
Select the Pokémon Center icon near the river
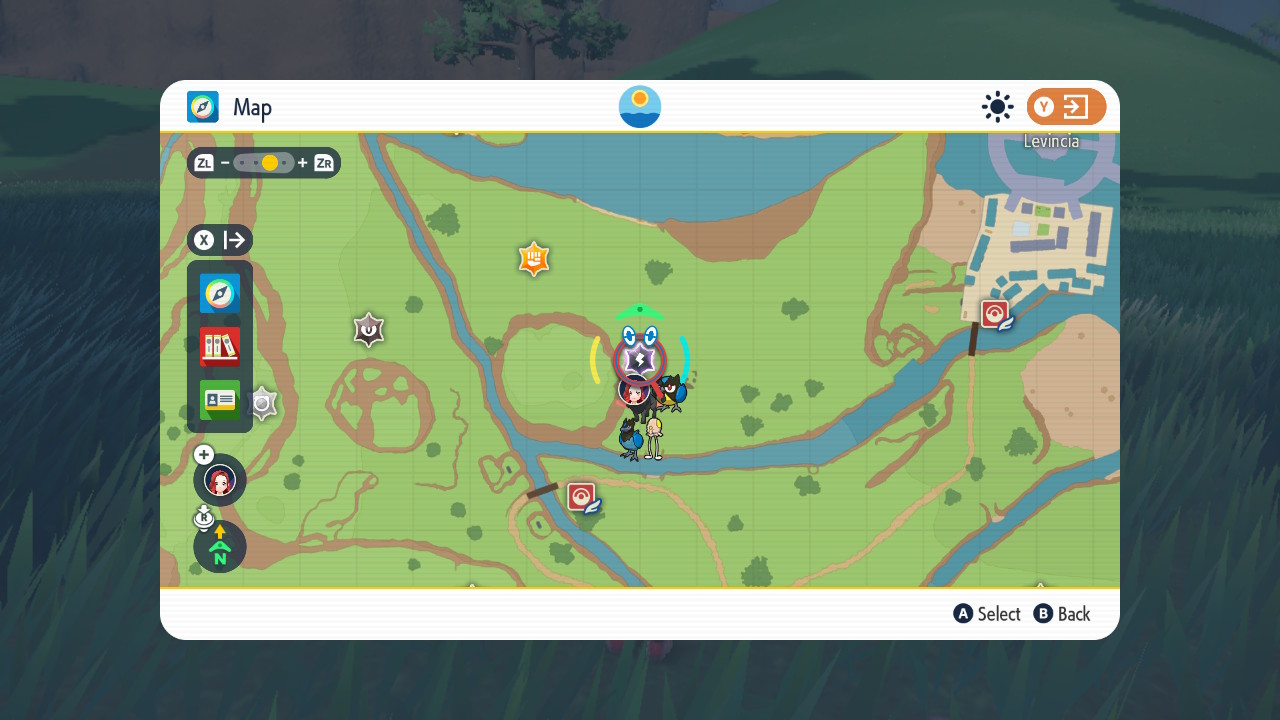click(583, 495)
